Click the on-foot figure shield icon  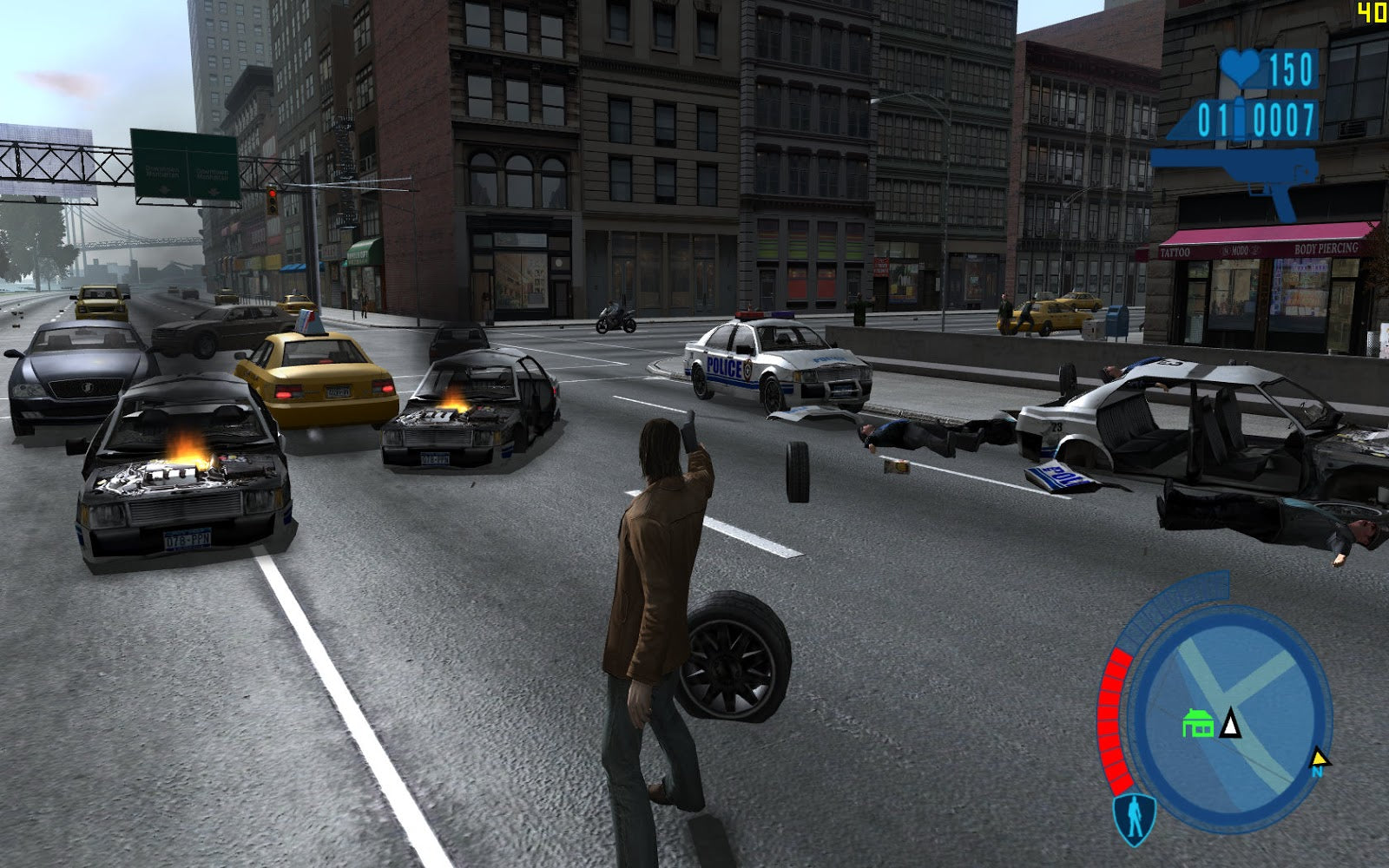(1134, 818)
